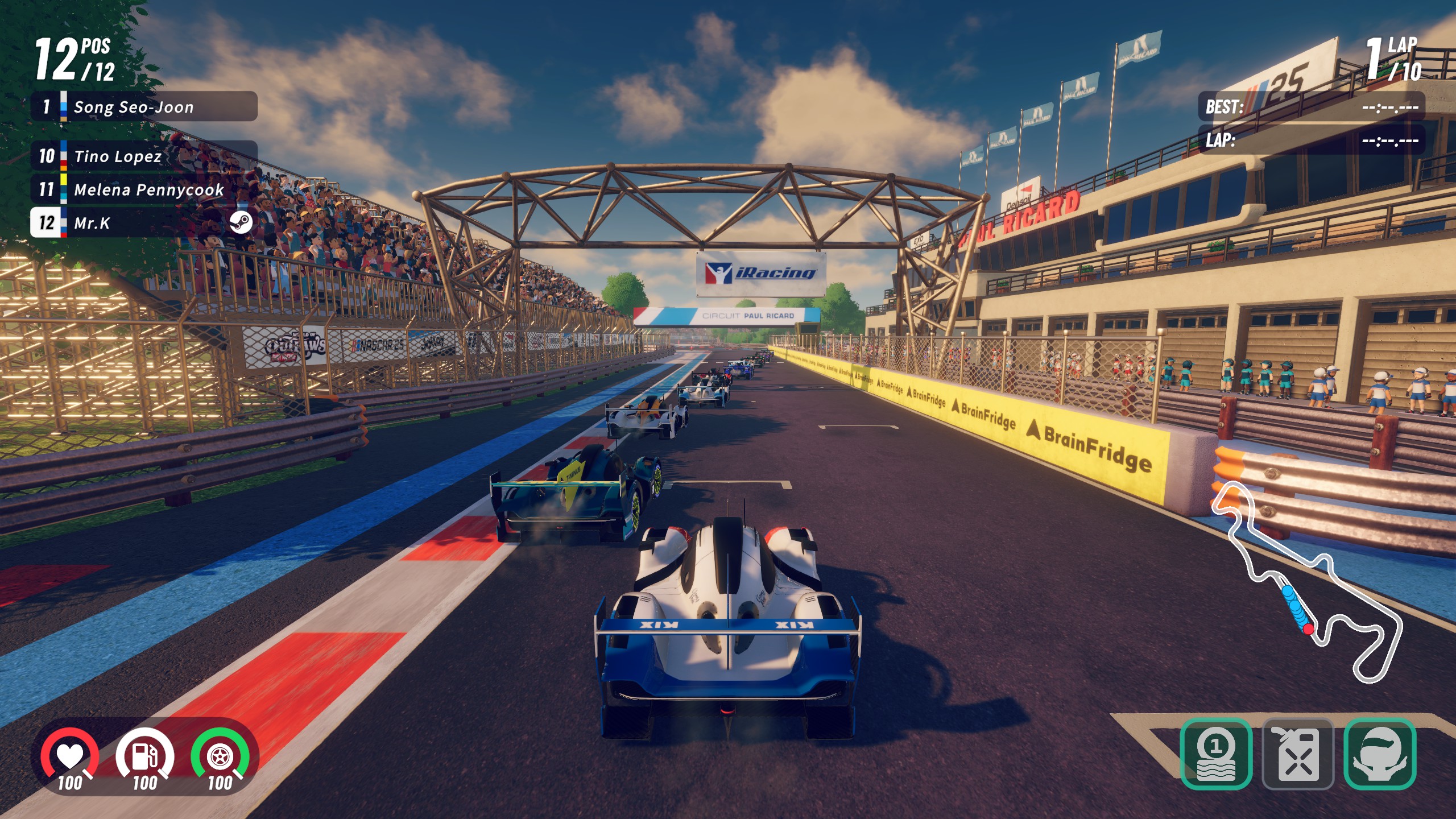
Task: Activate the driver helmet icon
Action: 1379,754
